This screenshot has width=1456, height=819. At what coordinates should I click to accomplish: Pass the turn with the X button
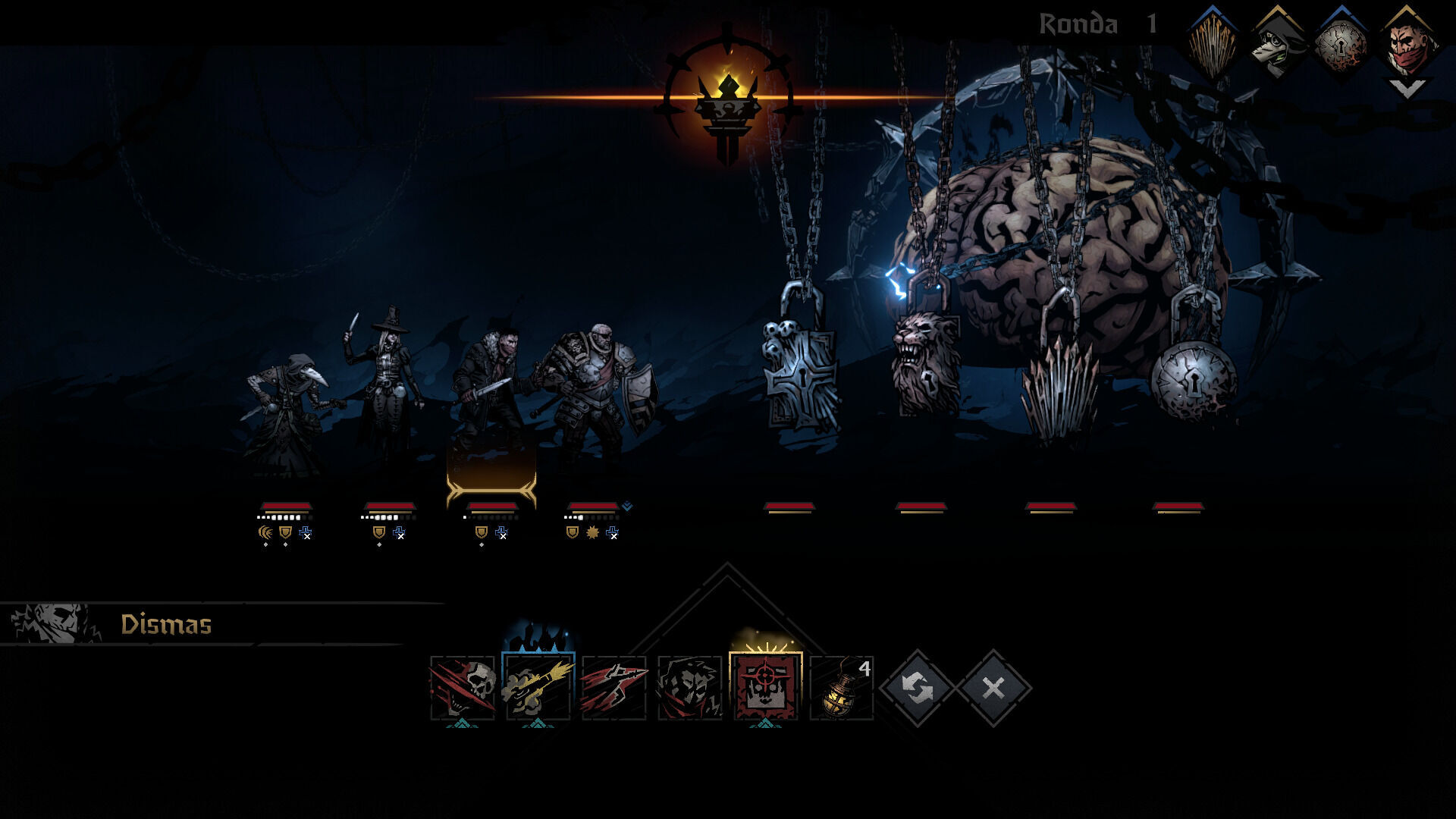coord(993,688)
